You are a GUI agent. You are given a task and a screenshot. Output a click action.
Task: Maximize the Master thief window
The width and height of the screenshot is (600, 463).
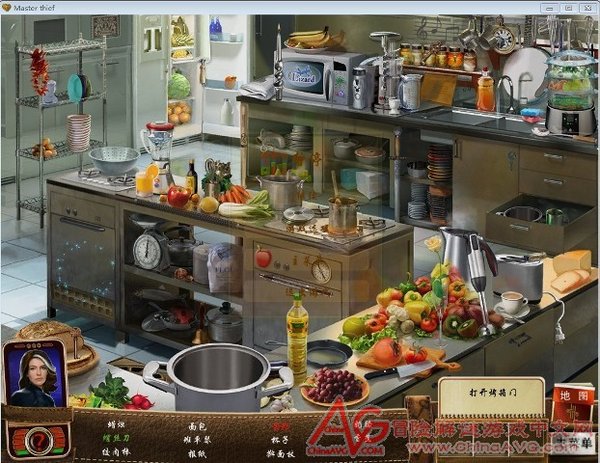point(567,7)
